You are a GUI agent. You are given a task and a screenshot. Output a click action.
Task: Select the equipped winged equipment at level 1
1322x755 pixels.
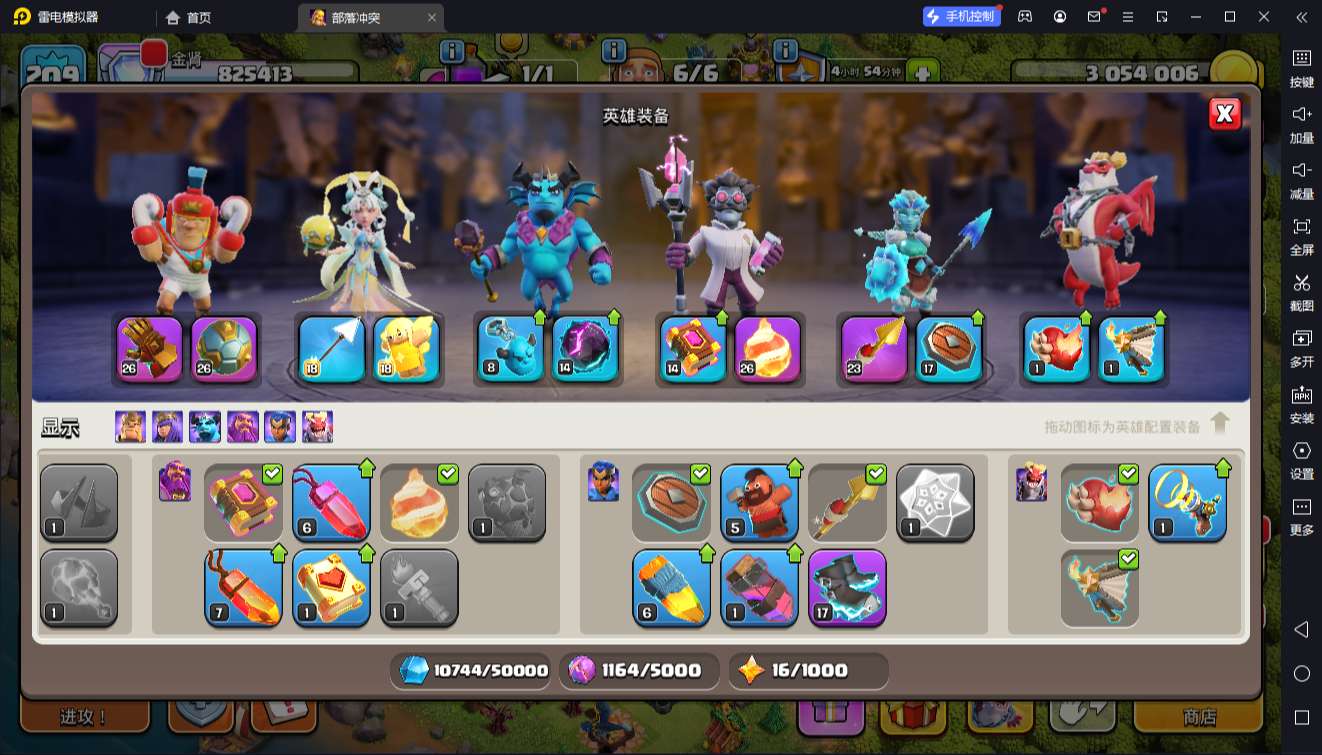pyautogui.click(x=1132, y=349)
